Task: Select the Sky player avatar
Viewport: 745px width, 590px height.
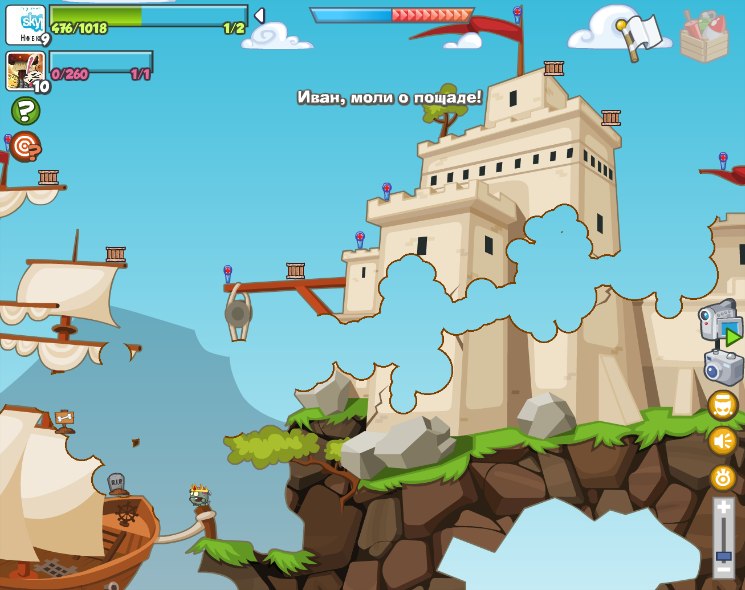Action: coord(25,24)
